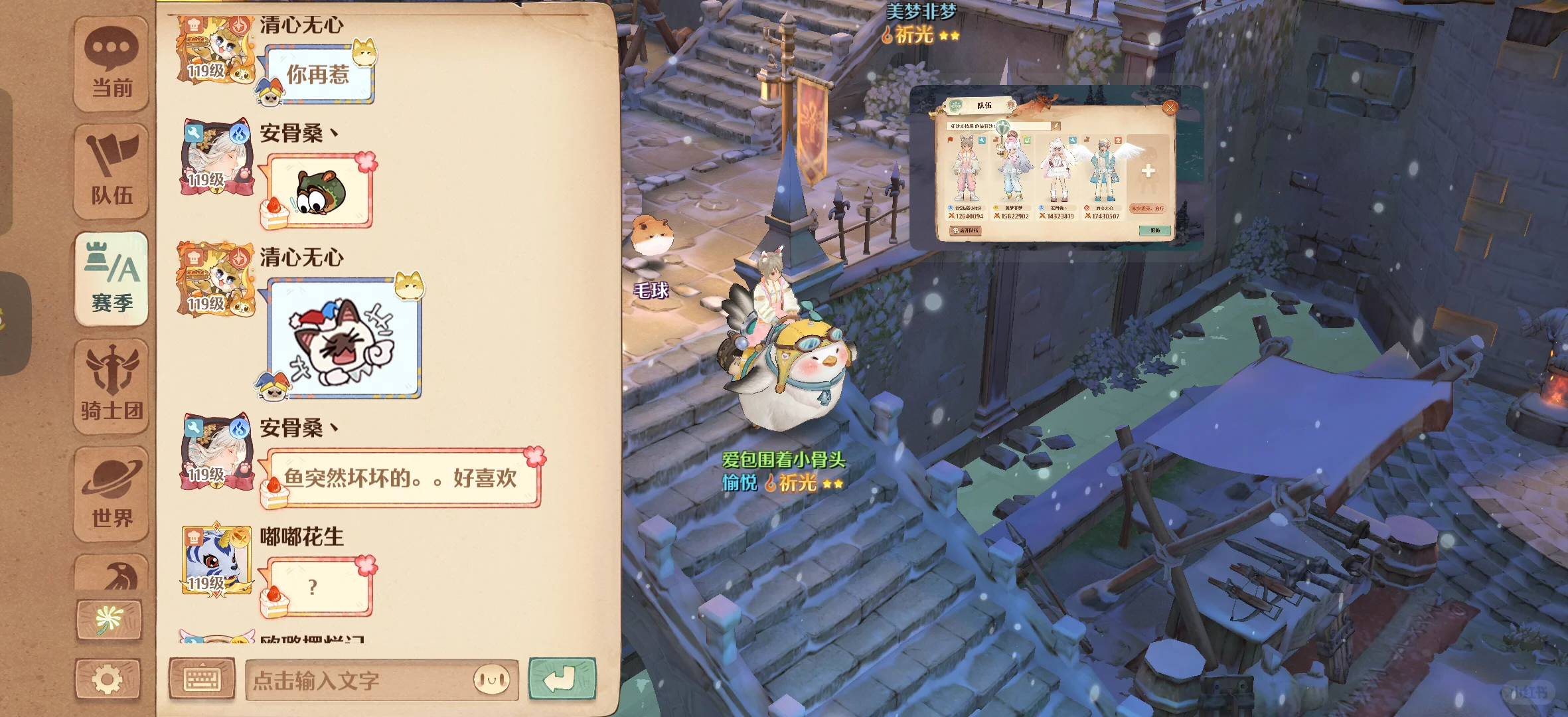Open the settings gear at bottom left
The image size is (1568, 717).
(x=110, y=677)
